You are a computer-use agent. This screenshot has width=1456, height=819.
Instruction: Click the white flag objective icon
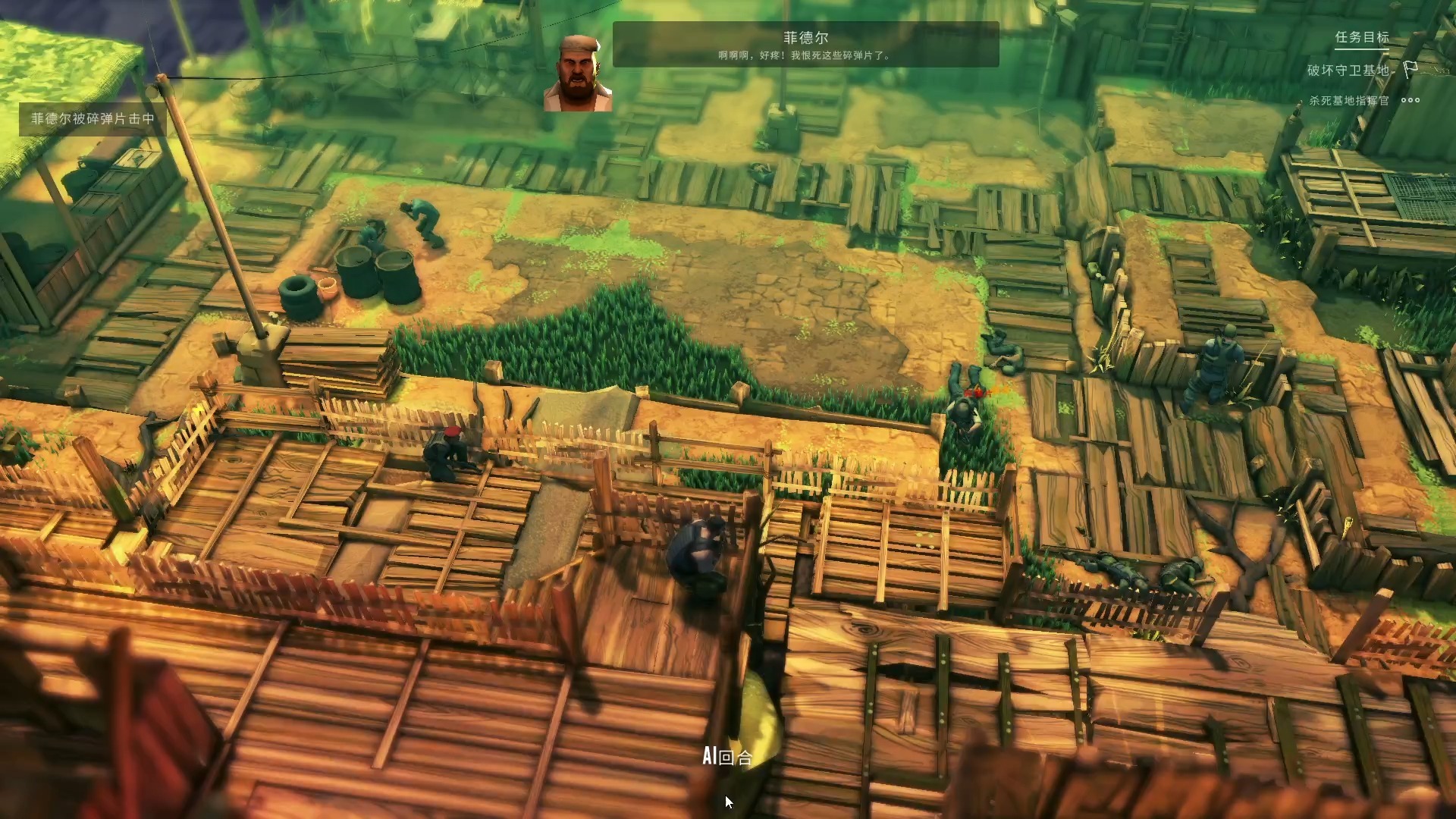pos(1410,70)
